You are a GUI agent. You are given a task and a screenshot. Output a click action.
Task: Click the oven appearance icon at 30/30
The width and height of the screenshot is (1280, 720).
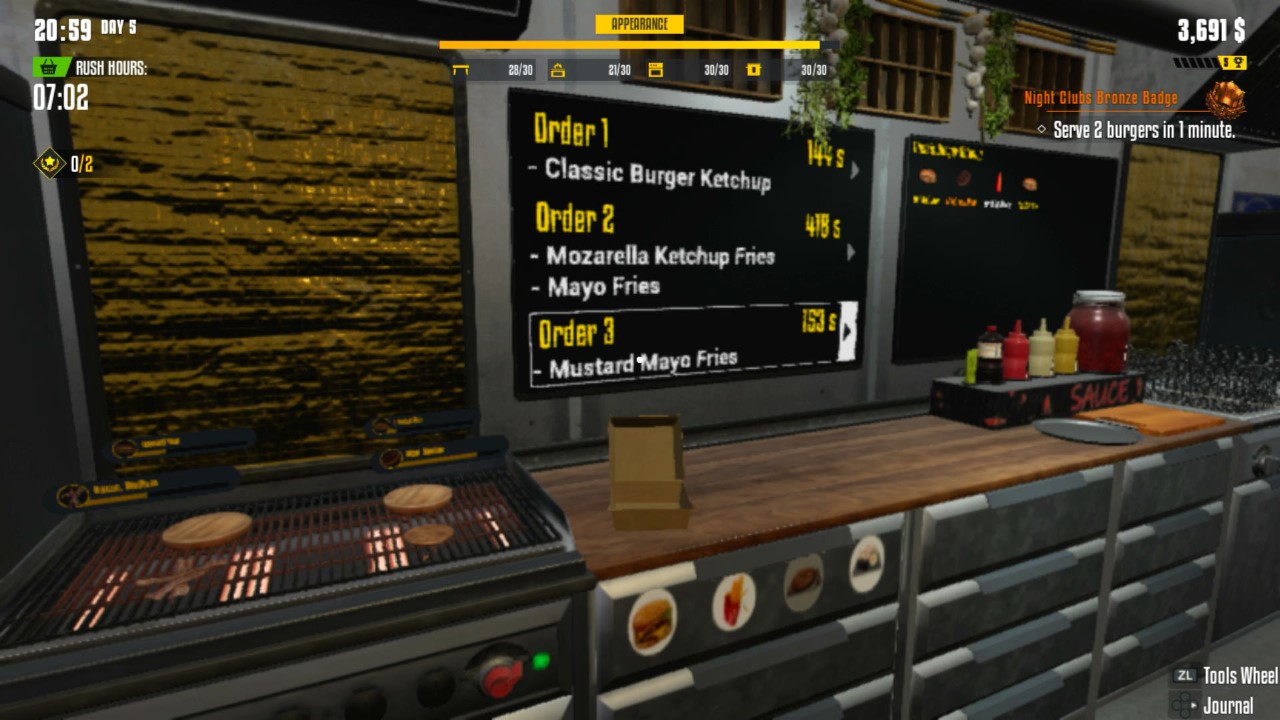(655, 70)
